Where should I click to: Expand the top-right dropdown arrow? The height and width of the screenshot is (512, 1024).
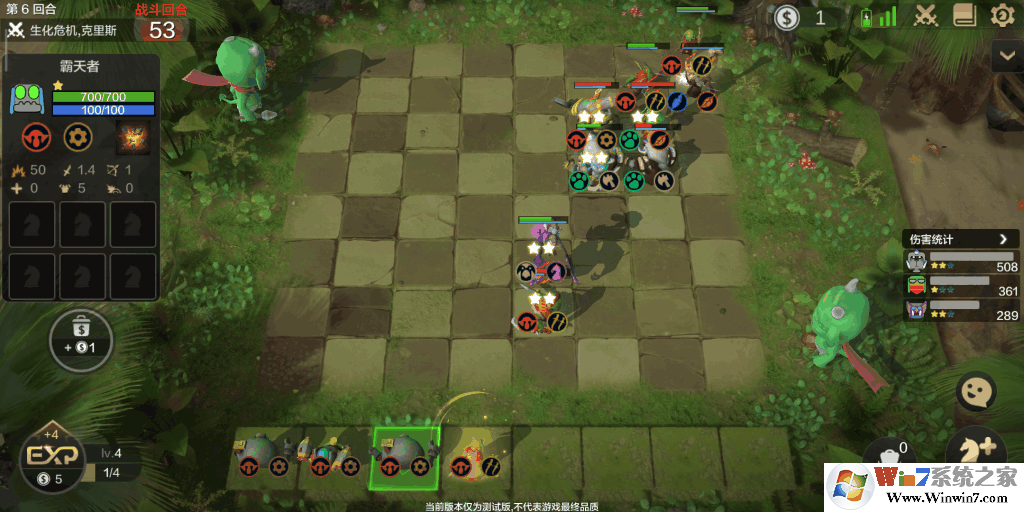click(x=1006, y=57)
